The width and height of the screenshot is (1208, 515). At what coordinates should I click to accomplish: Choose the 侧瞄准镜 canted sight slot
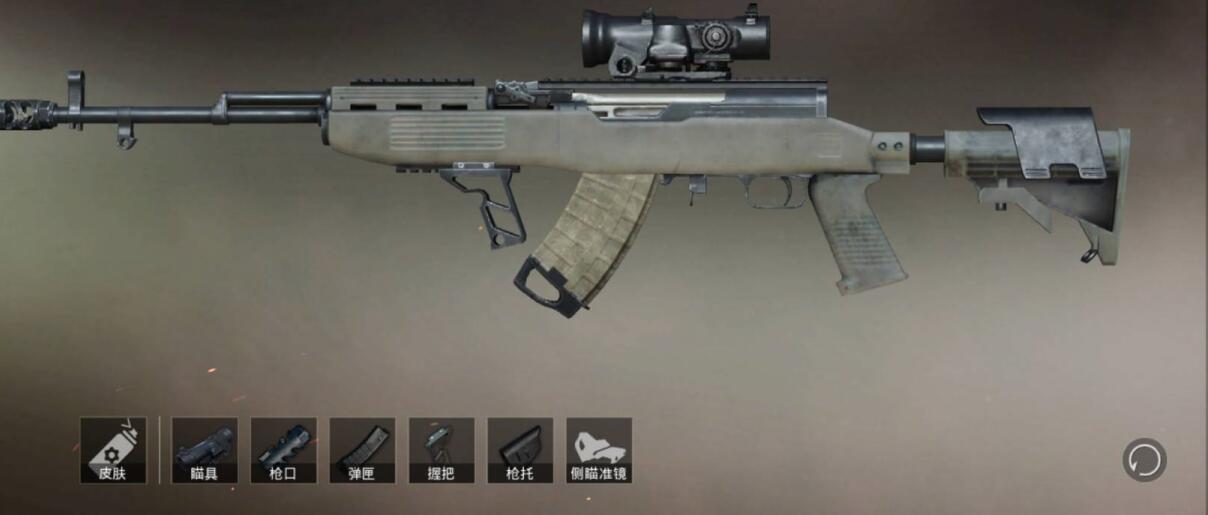(x=599, y=450)
